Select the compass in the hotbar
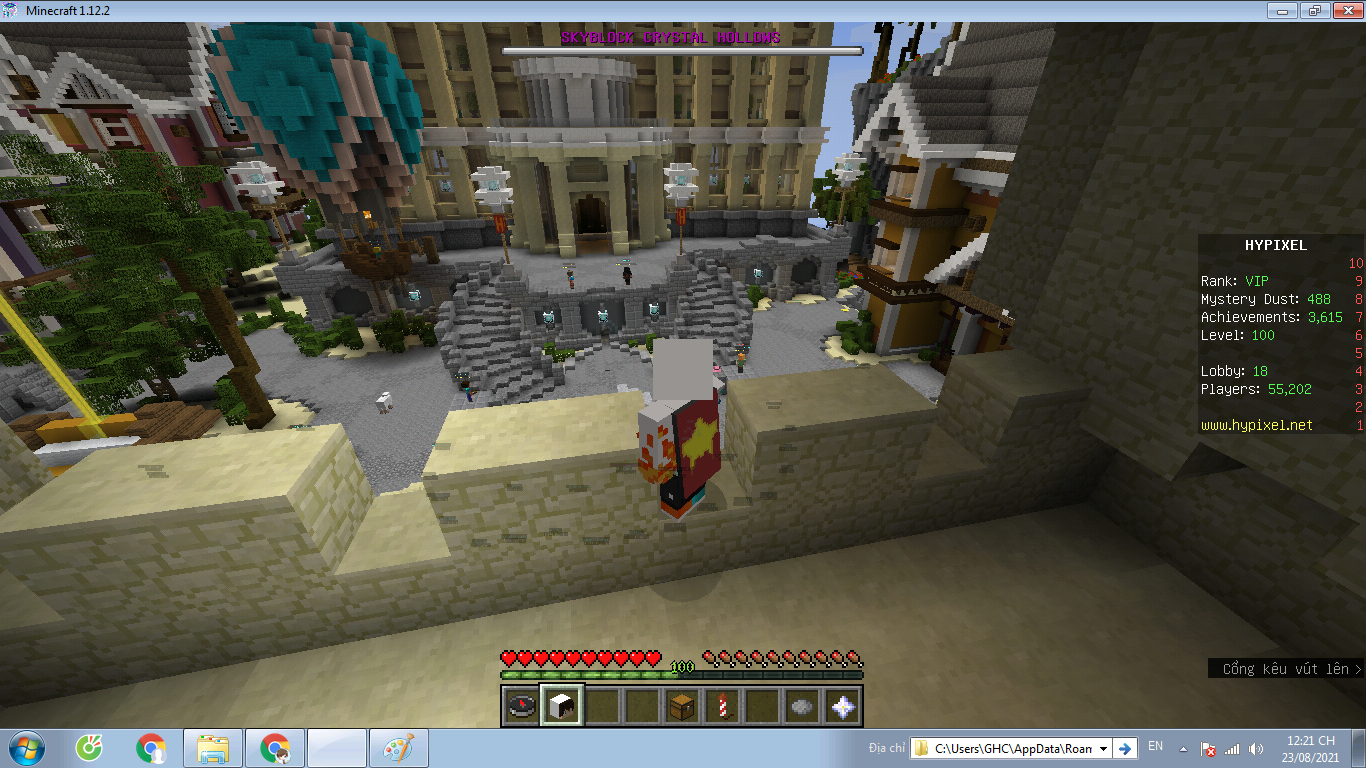Viewport: 1366px width, 768px height. coord(520,707)
